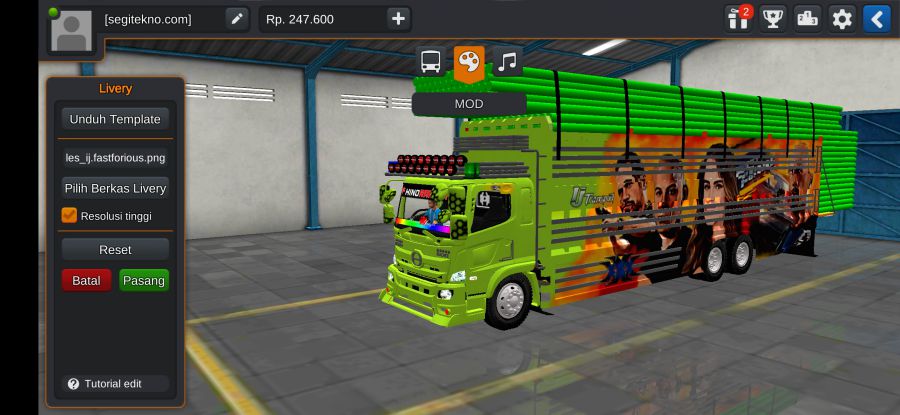Show the trophy achievements
This screenshot has height=415, width=900.
click(x=773, y=18)
